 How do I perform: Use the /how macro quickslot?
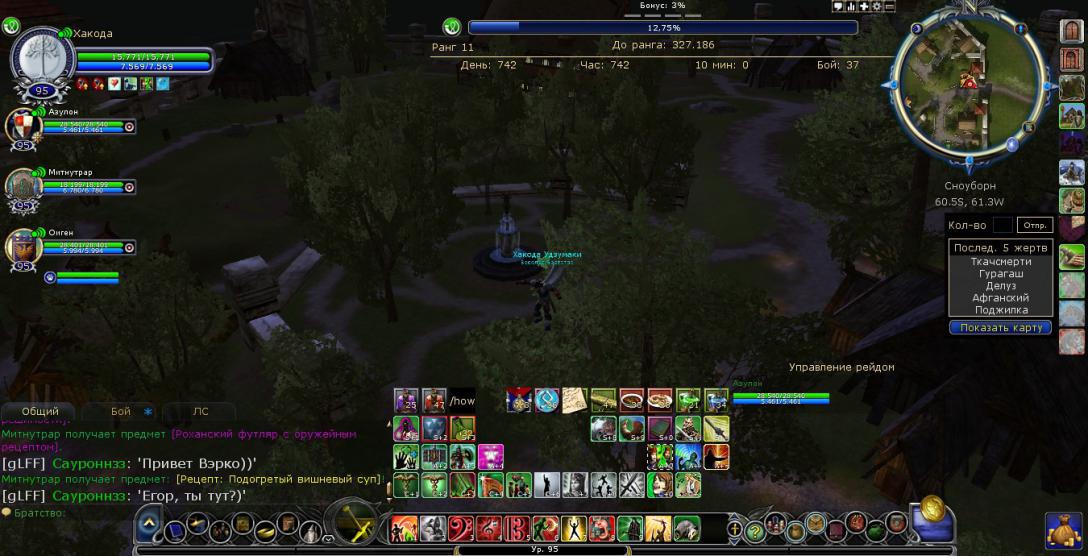461,401
